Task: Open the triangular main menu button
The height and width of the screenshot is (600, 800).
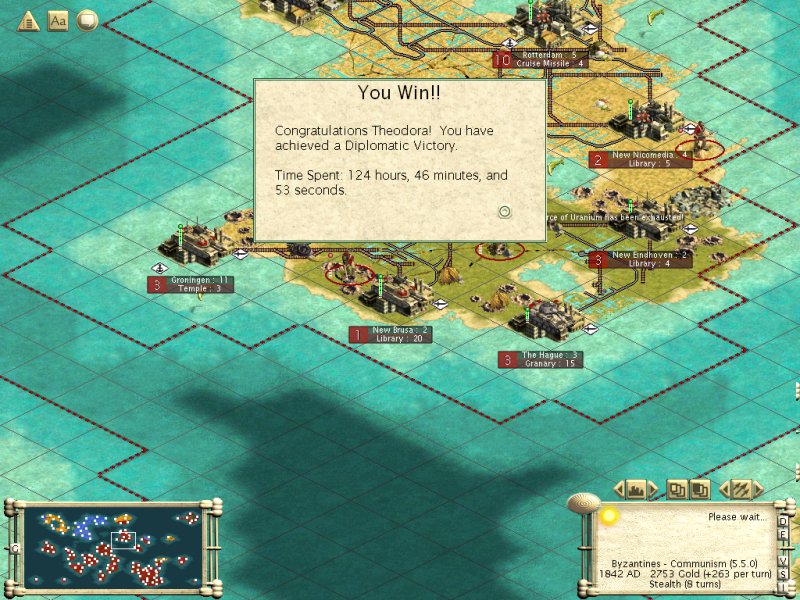Action: (28, 19)
